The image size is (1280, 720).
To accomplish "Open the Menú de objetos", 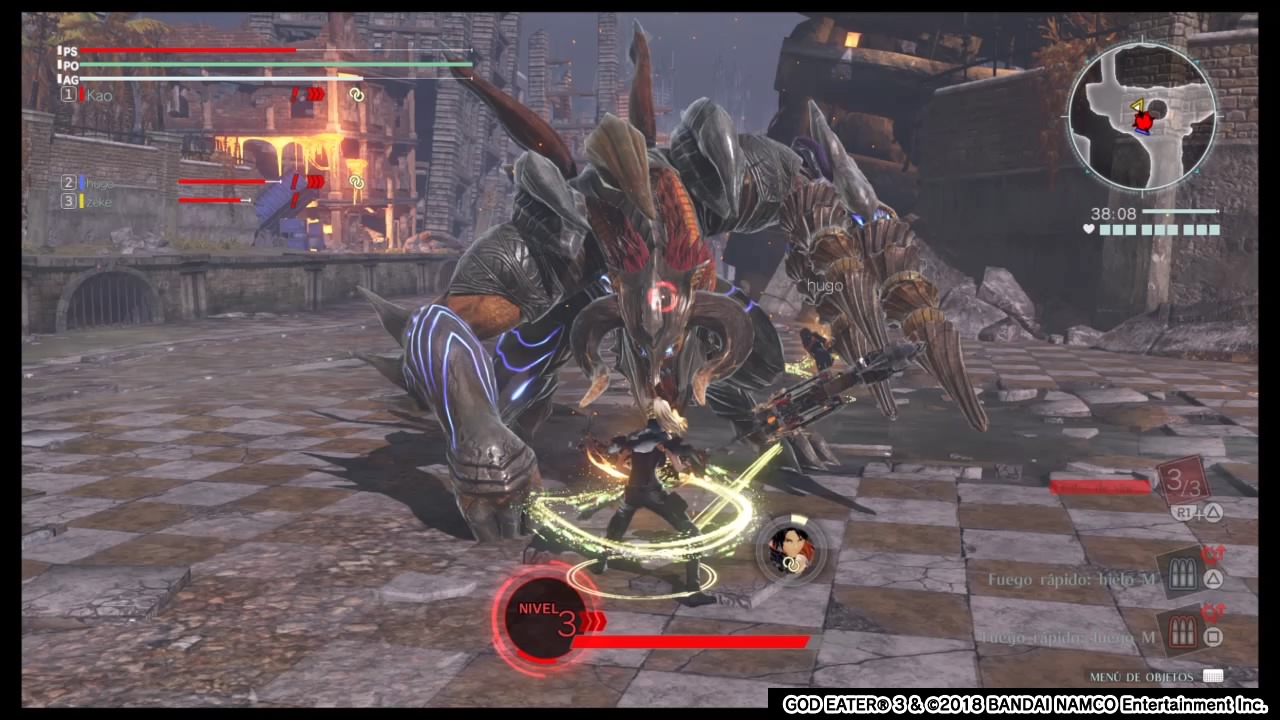I will click(x=1212, y=677).
